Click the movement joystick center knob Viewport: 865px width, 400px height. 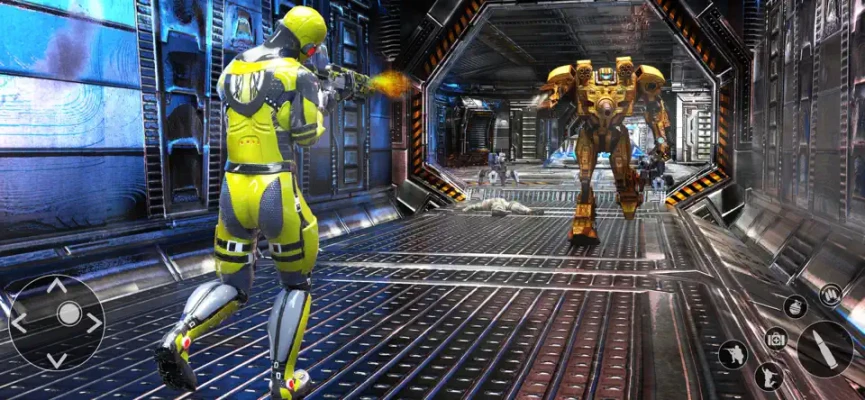pyautogui.click(x=68, y=314)
